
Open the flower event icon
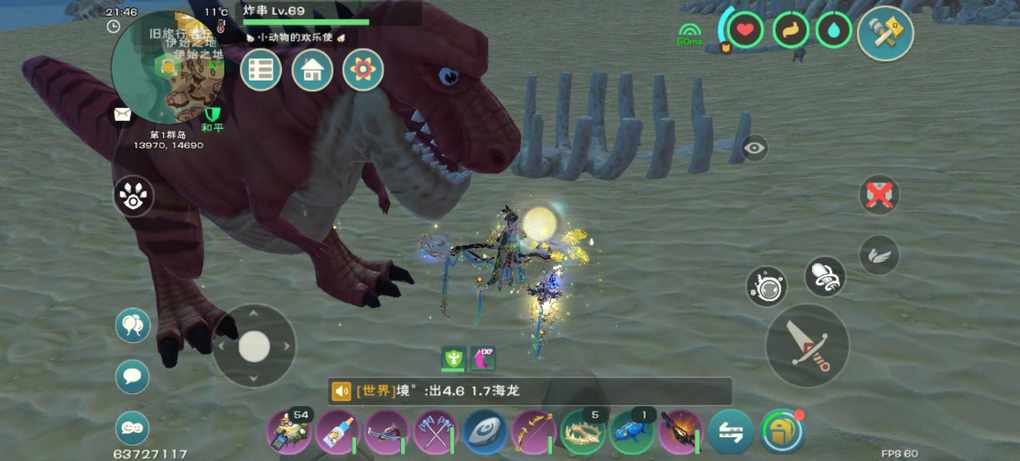point(363,70)
